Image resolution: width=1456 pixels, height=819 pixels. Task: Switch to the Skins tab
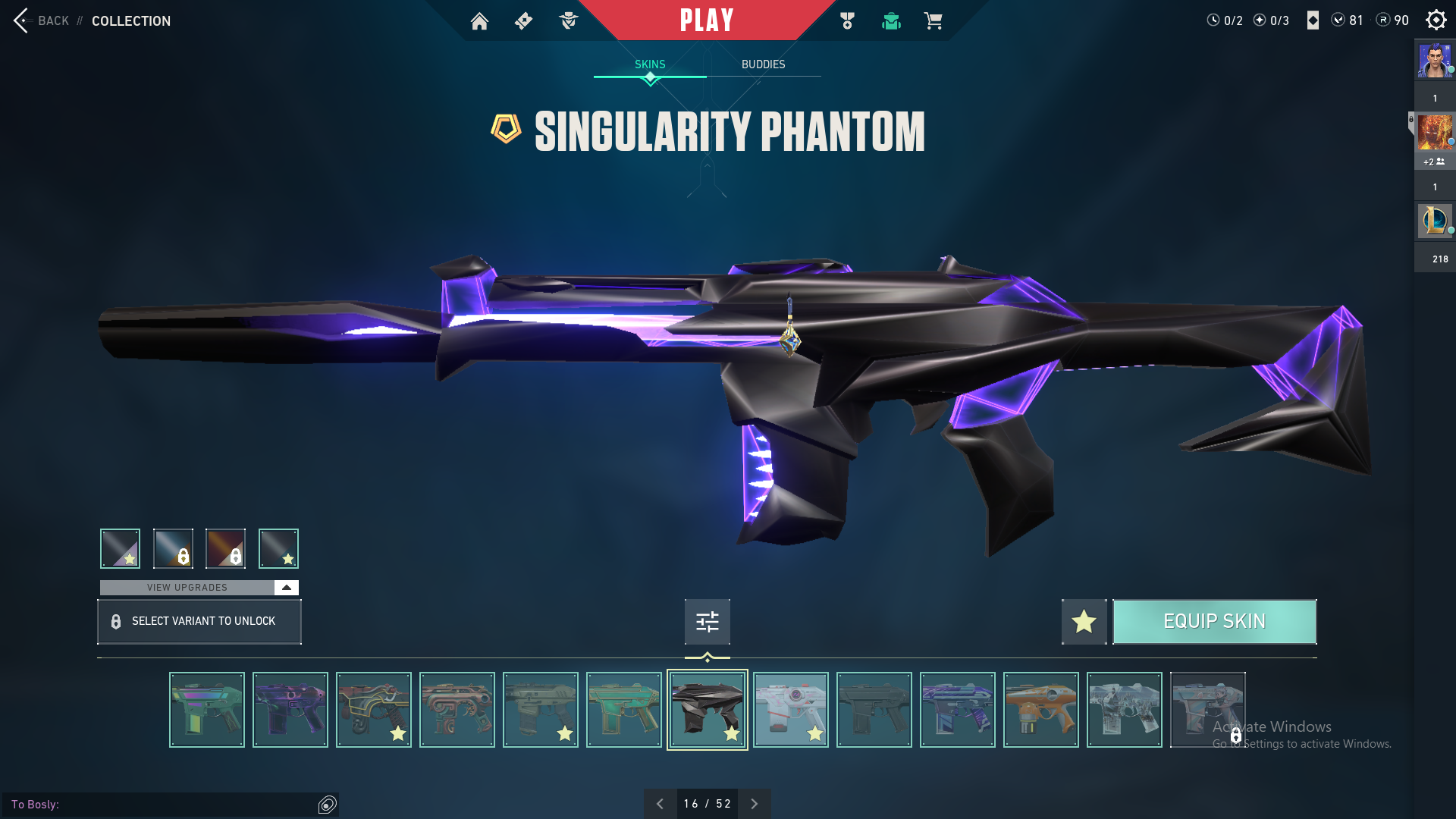click(650, 64)
